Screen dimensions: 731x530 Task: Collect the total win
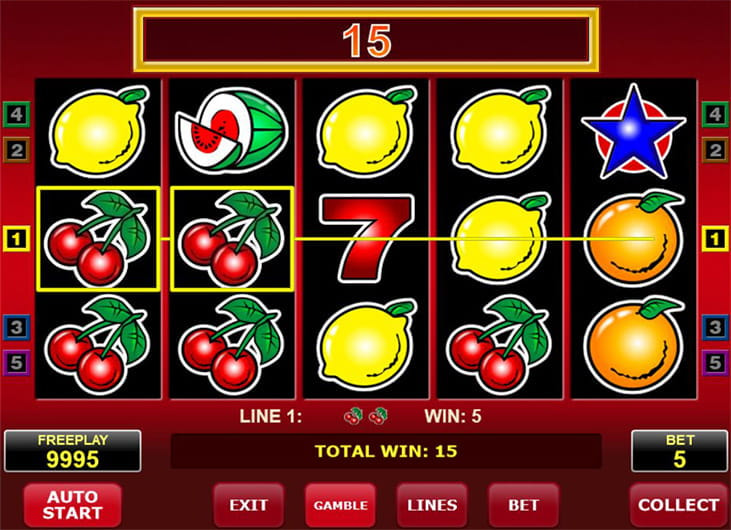[x=678, y=505]
